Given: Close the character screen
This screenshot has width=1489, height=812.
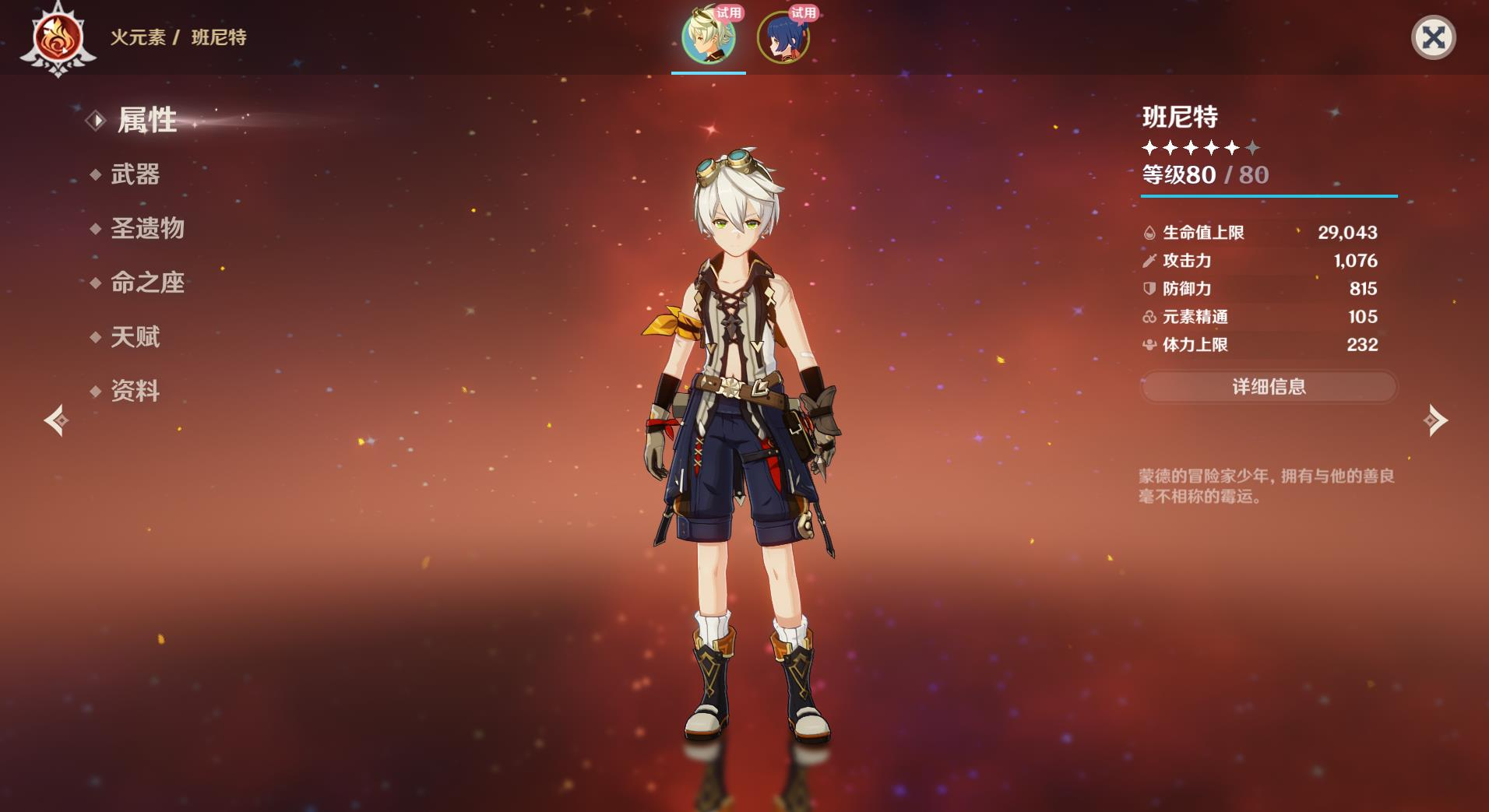Looking at the screenshot, I should (x=1433, y=37).
